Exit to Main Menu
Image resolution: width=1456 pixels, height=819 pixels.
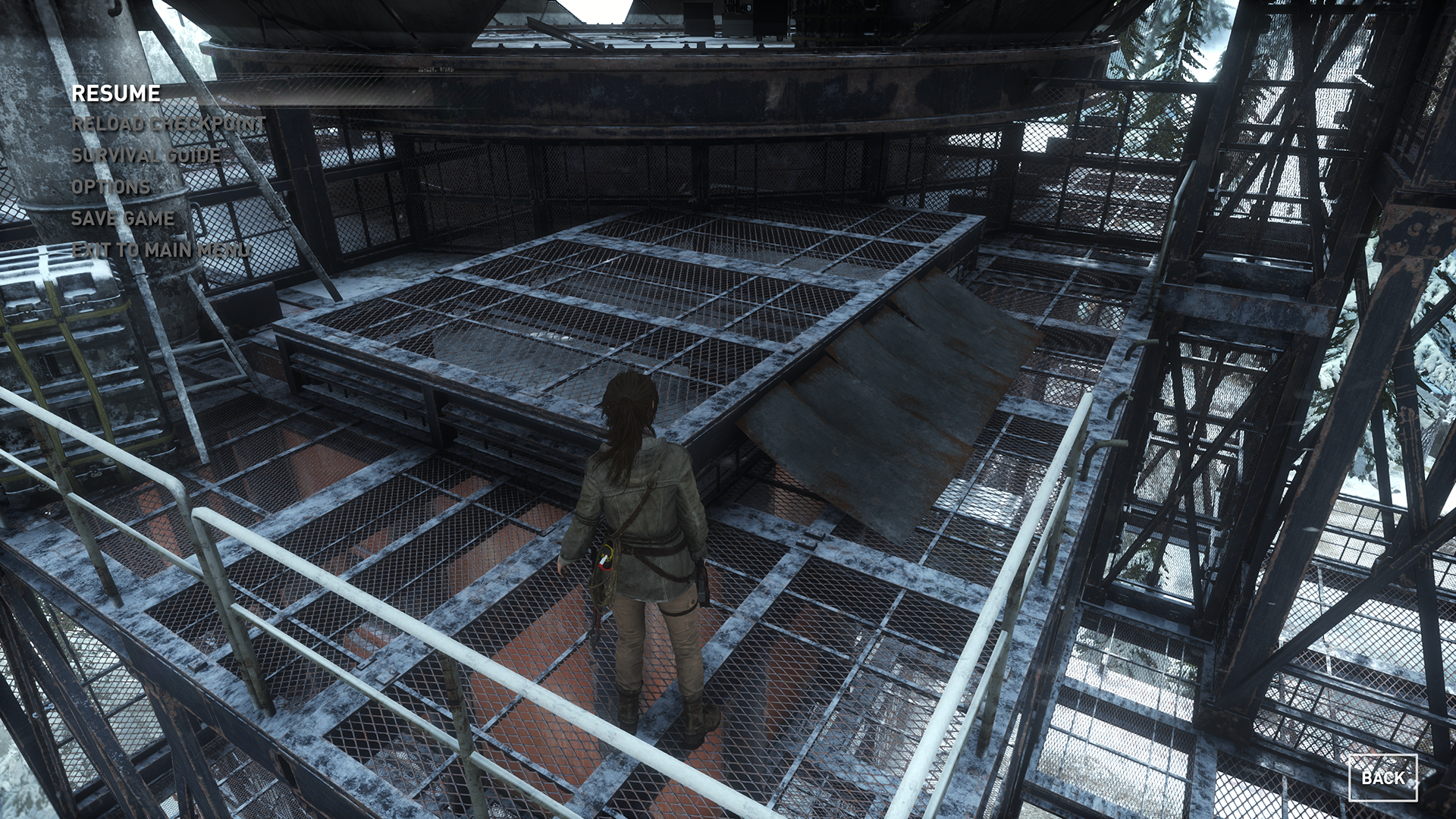159,249
